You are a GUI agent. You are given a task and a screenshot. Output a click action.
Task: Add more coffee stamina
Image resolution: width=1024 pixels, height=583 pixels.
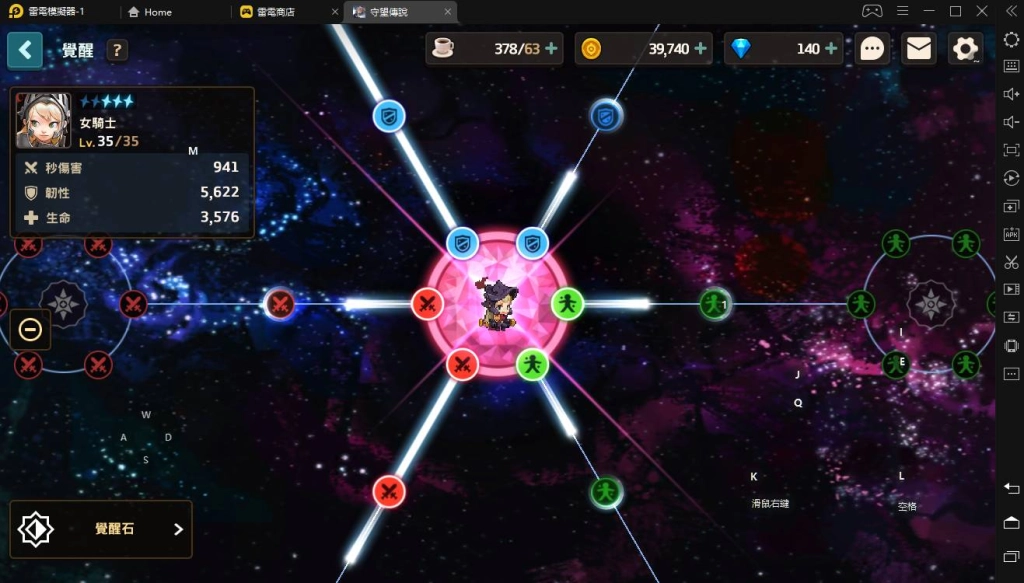click(x=551, y=49)
